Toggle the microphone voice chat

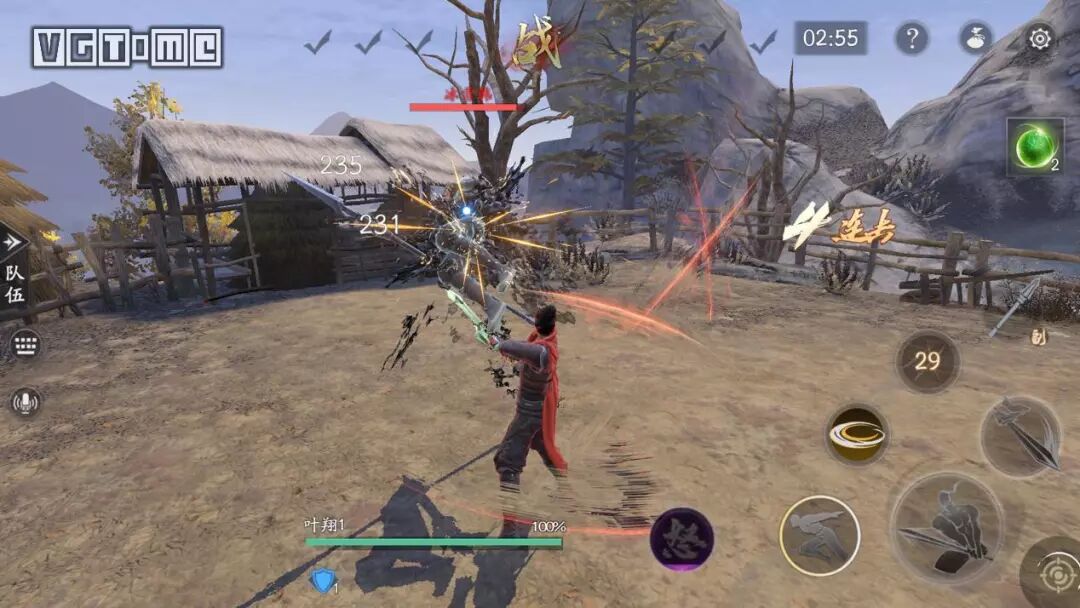click(x=26, y=401)
